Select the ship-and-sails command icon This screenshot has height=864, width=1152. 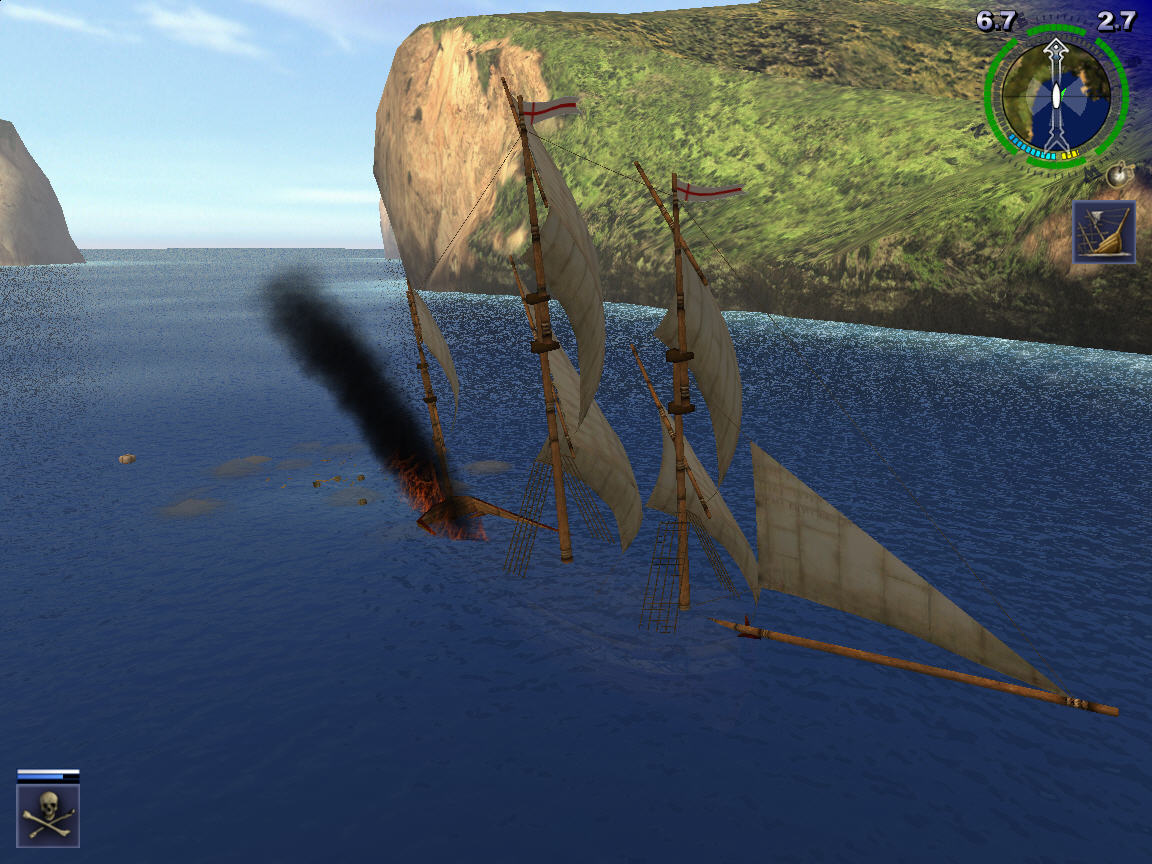click(x=1104, y=232)
